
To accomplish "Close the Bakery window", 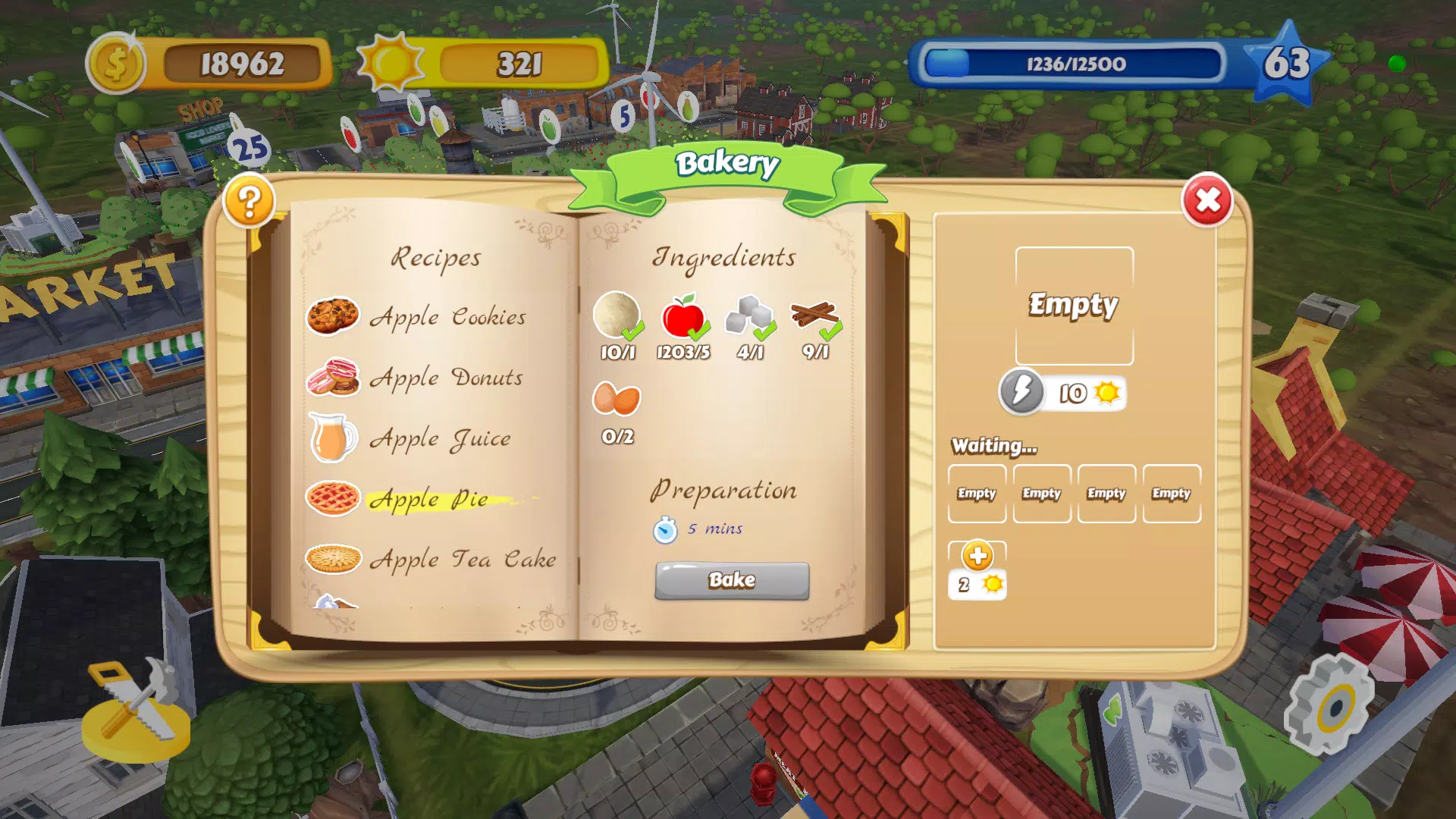I will tap(1207, 201).
